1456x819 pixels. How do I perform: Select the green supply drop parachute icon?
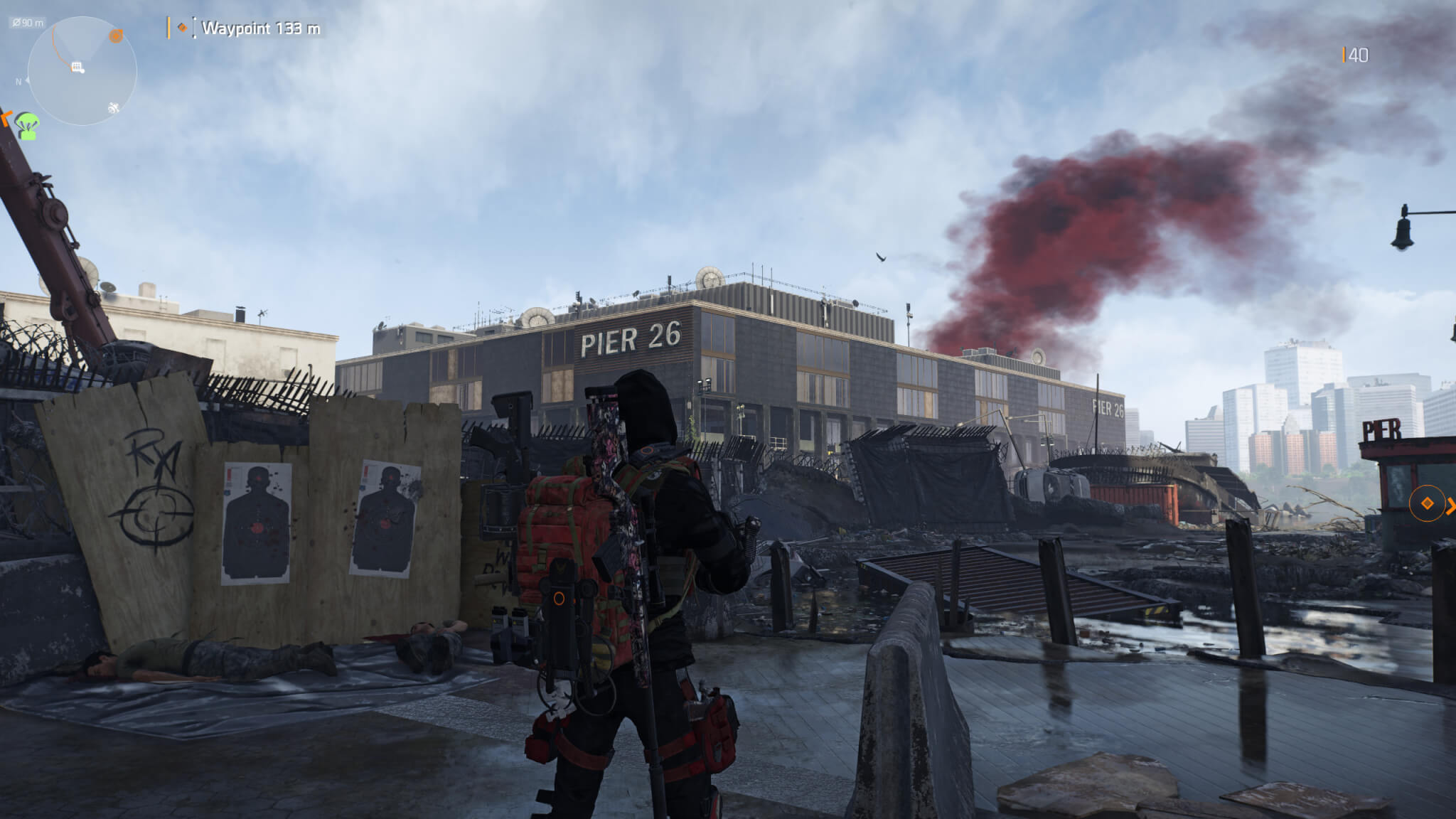click(28, 125)
